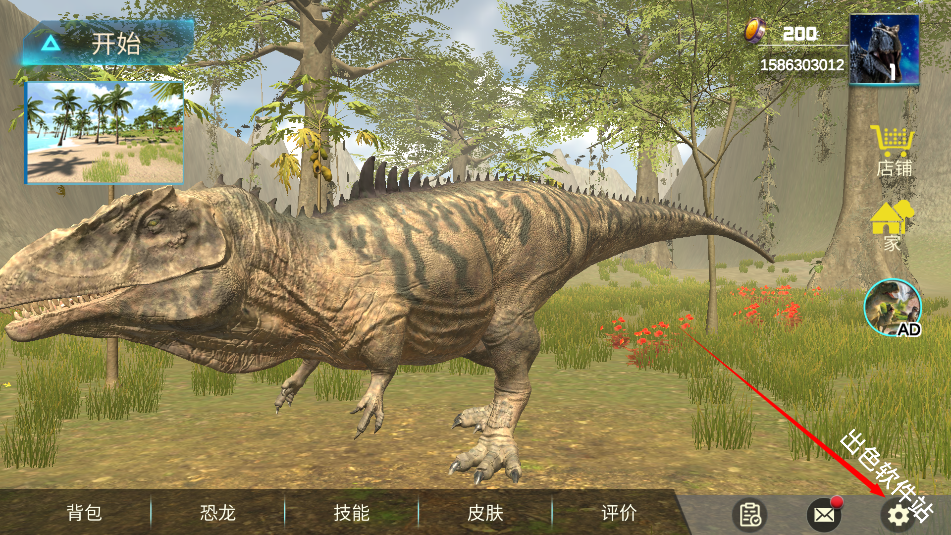This screenshot has width=951, height=535.
Task: Open the quest clipboard icon
Action: [749, 515]
